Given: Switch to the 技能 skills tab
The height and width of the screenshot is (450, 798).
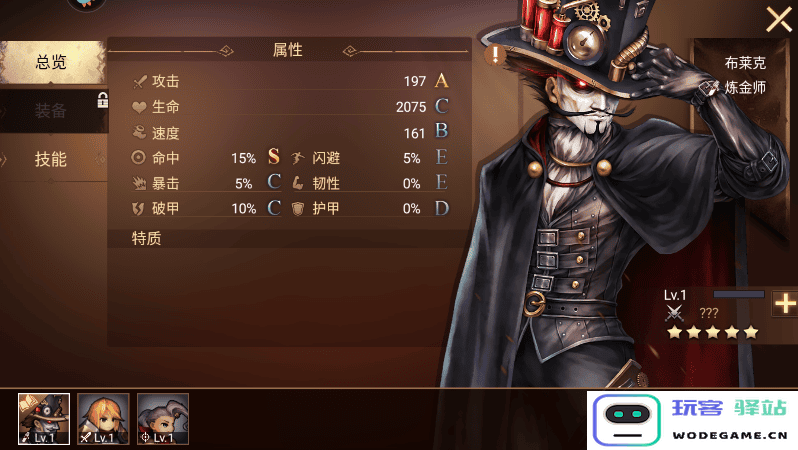Looking at the screenshot, I should (52, 159).
